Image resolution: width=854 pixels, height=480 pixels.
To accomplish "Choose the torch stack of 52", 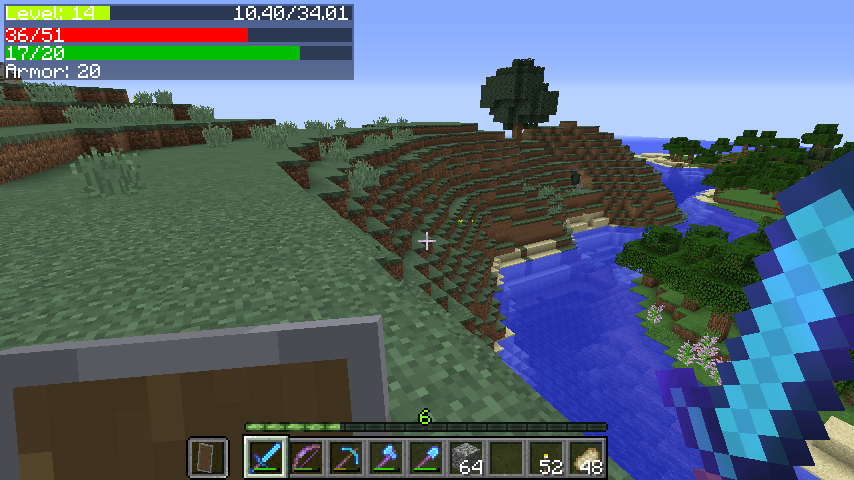I will 546,458.
